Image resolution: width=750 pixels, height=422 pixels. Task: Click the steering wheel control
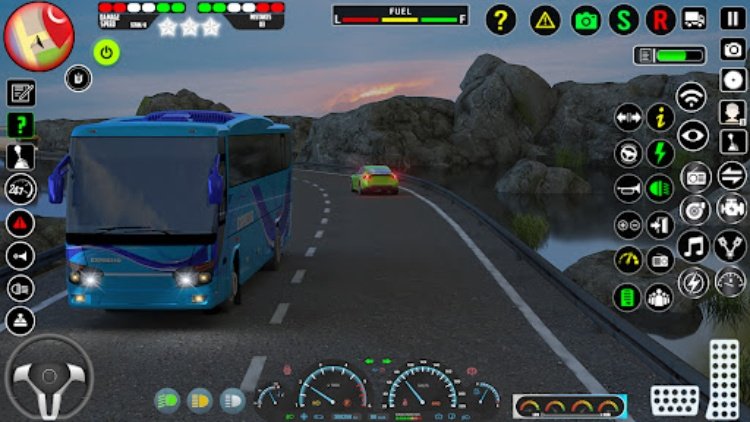tap(47, 377)
